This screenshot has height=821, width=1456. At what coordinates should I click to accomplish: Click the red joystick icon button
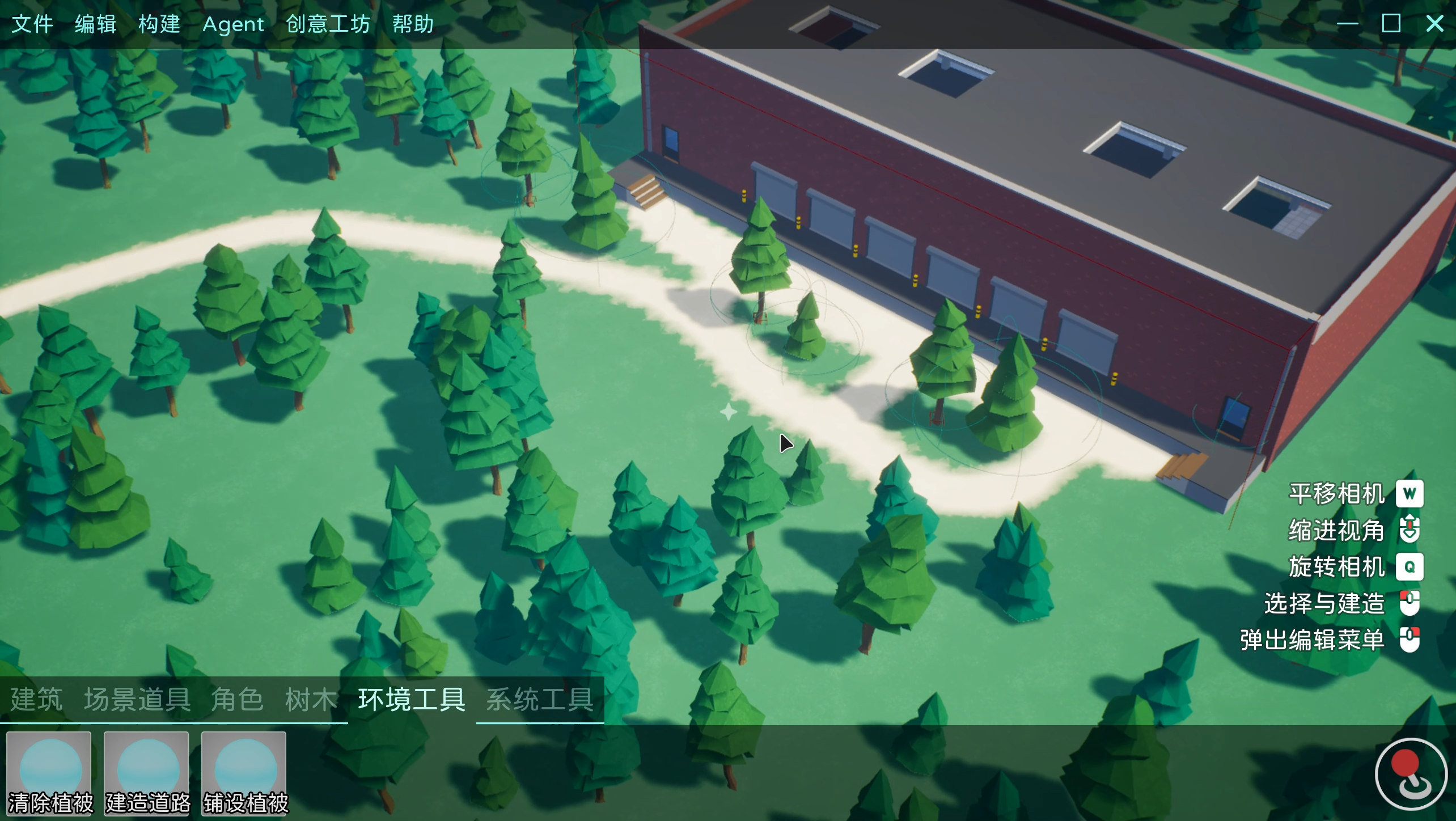1411,773
